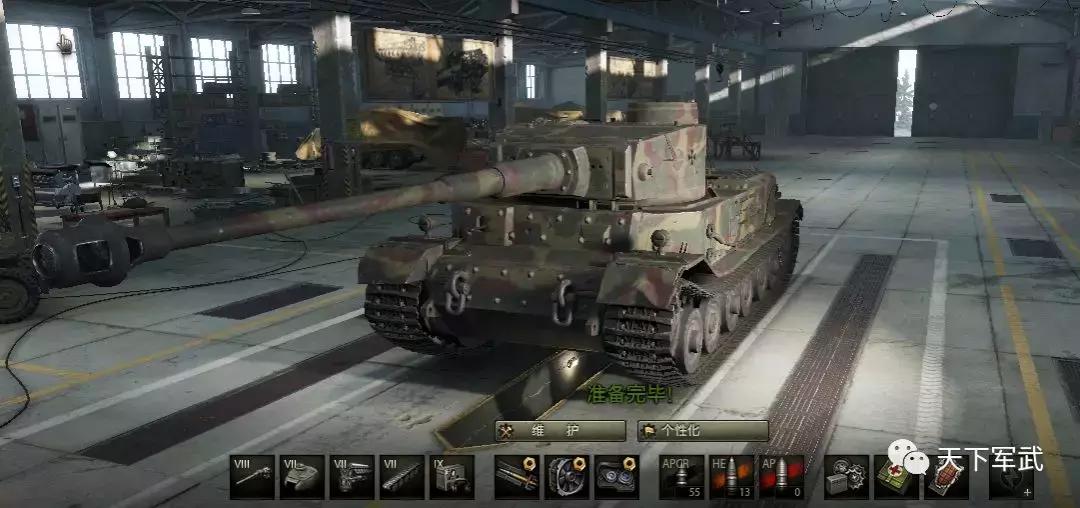The image size is (1080, 508).
Task: Open the first aid kit consumable slot
Action: (x=896, y=477)
